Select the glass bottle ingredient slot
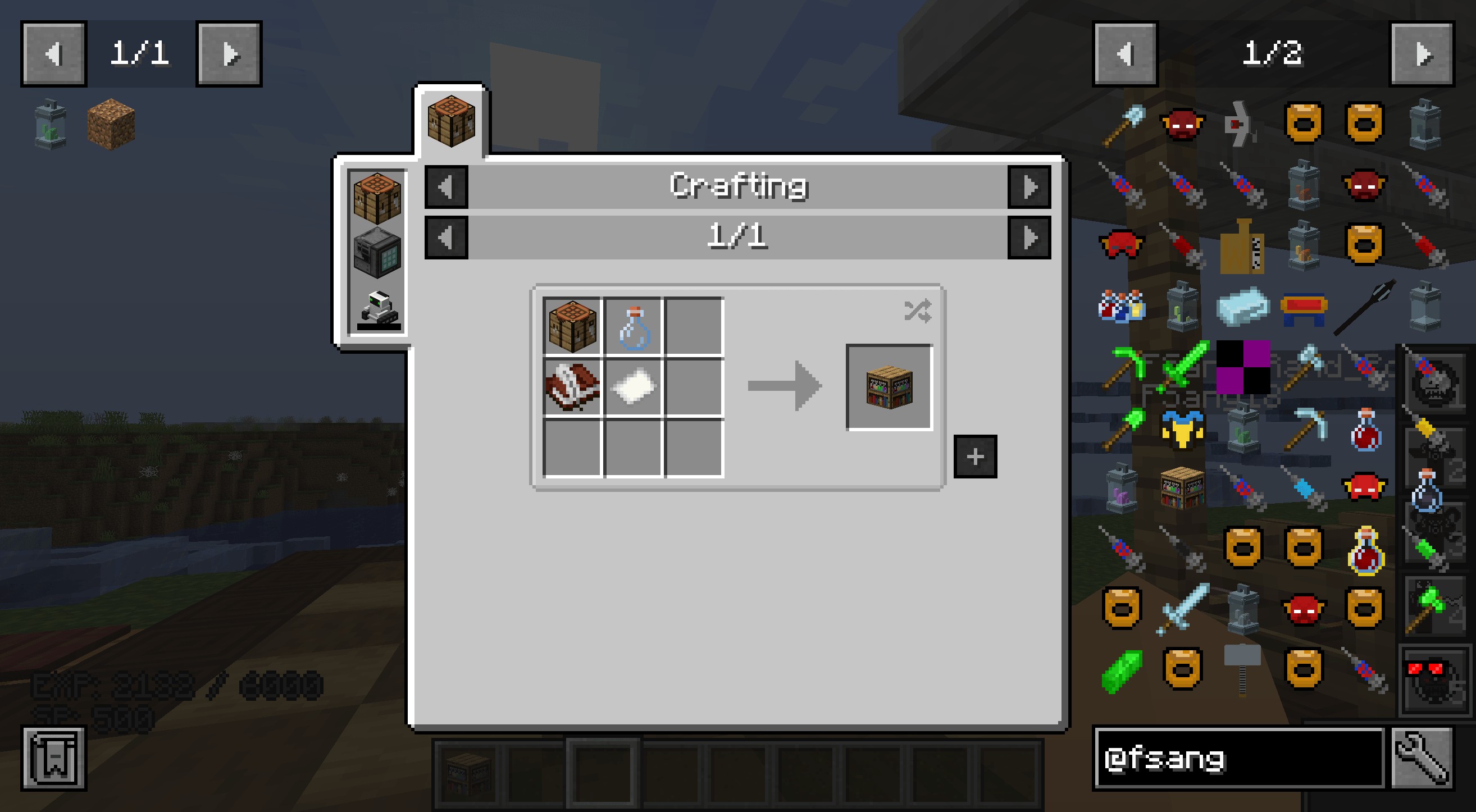The height and width of the screenshot is (812, 1476). 633,327
